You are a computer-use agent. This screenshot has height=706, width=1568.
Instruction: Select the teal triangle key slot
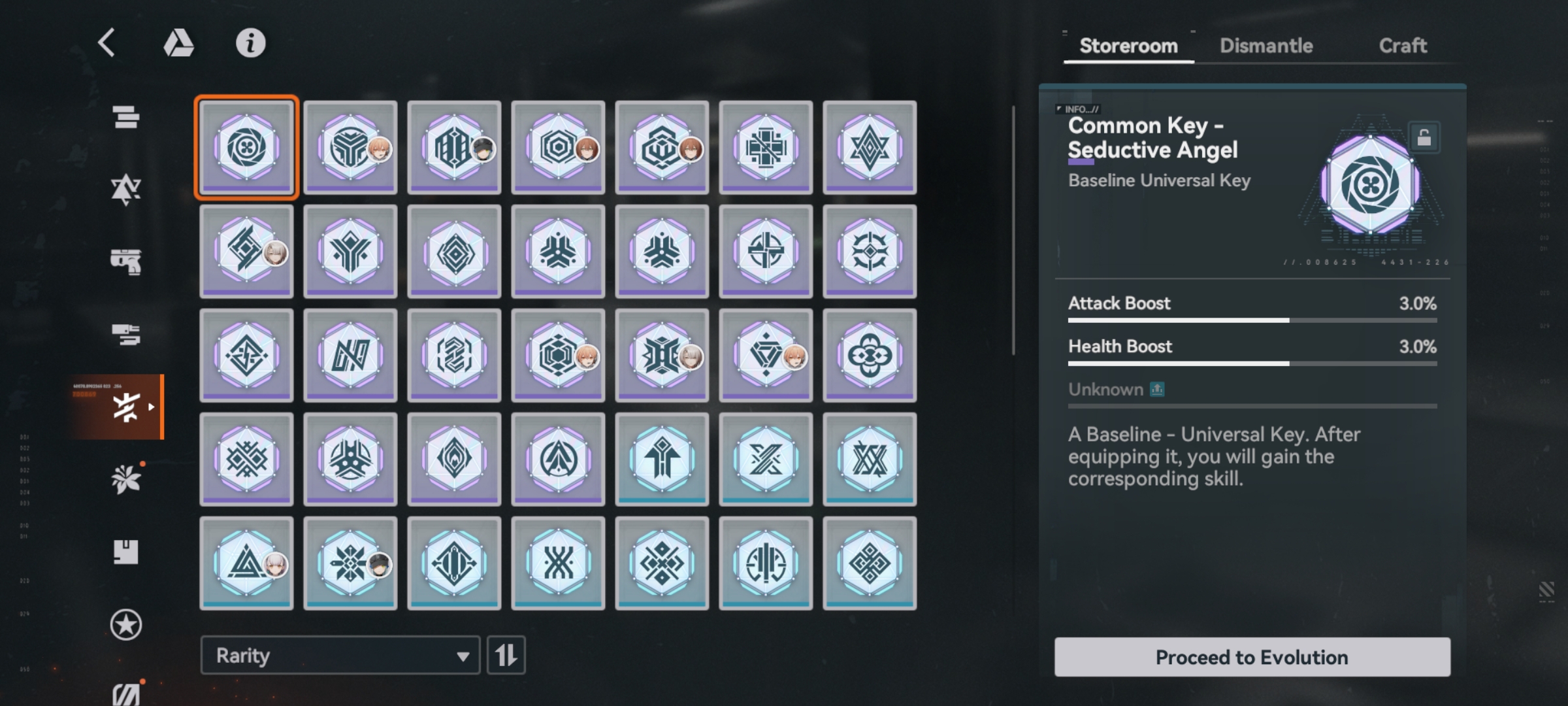[x=246, y=563]
